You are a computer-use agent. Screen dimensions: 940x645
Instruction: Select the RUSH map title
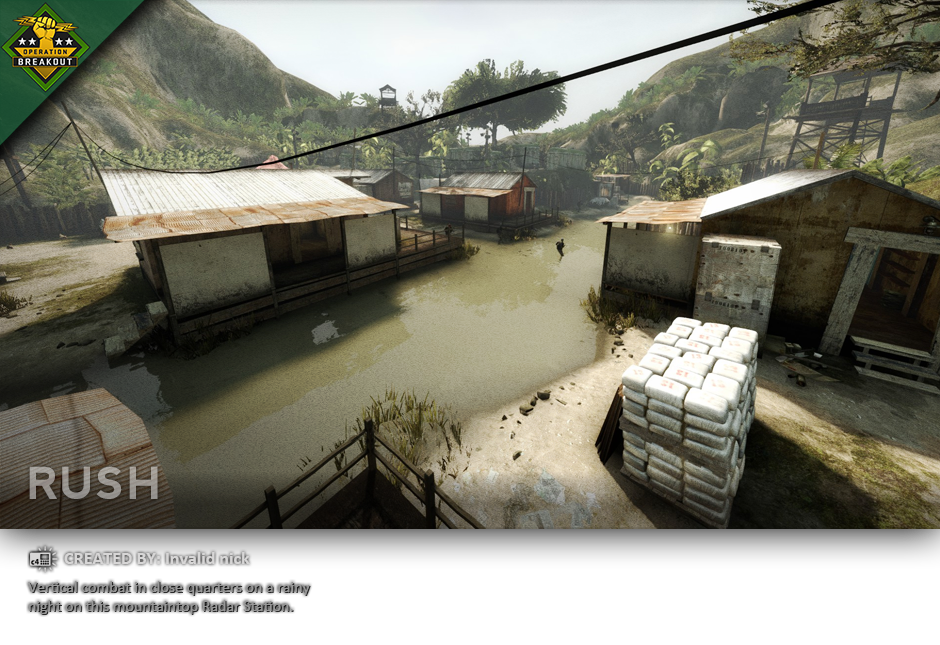point(93,484)
